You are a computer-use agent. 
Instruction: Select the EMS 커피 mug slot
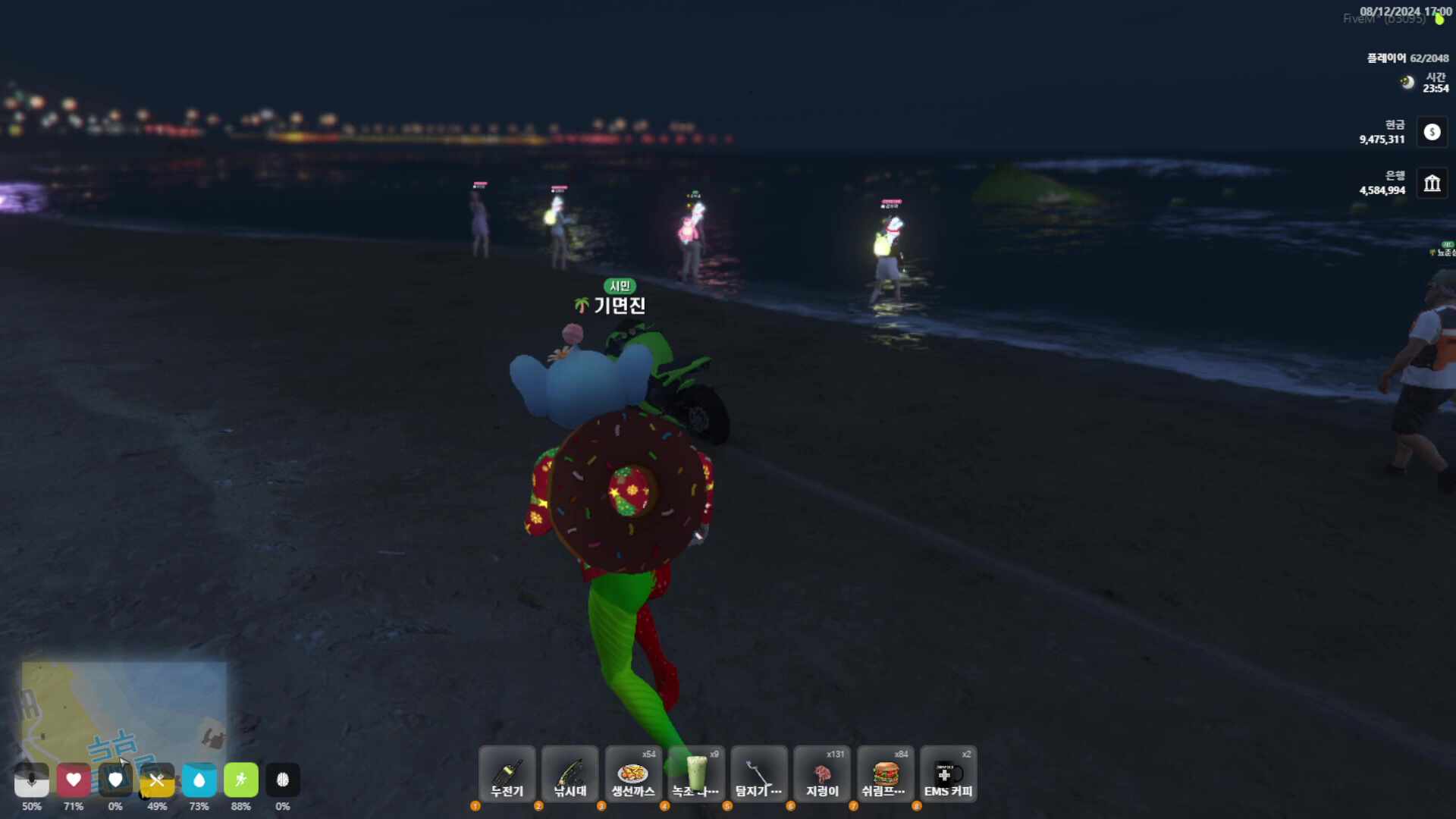[948, 774]
